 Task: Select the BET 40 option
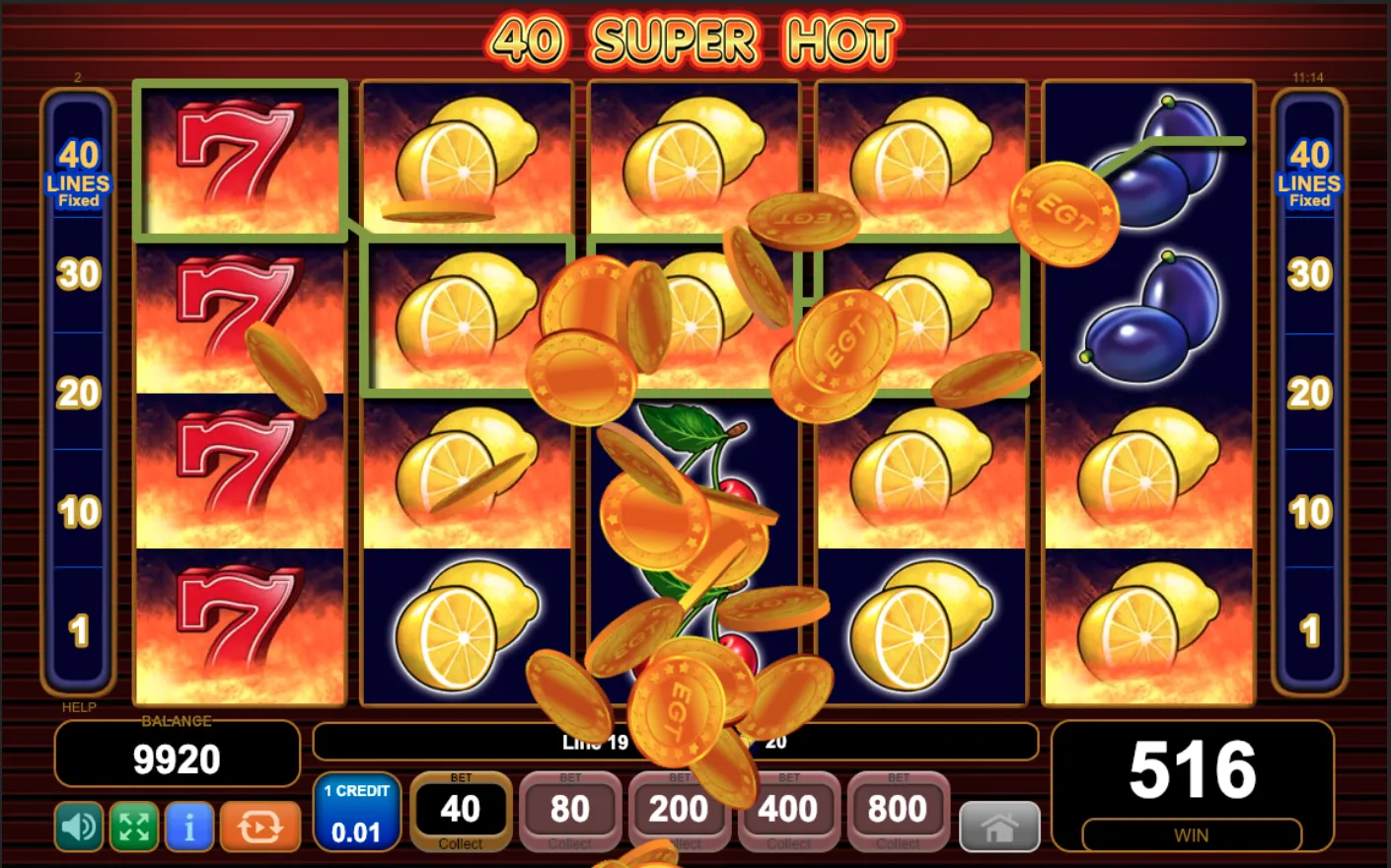461,809
